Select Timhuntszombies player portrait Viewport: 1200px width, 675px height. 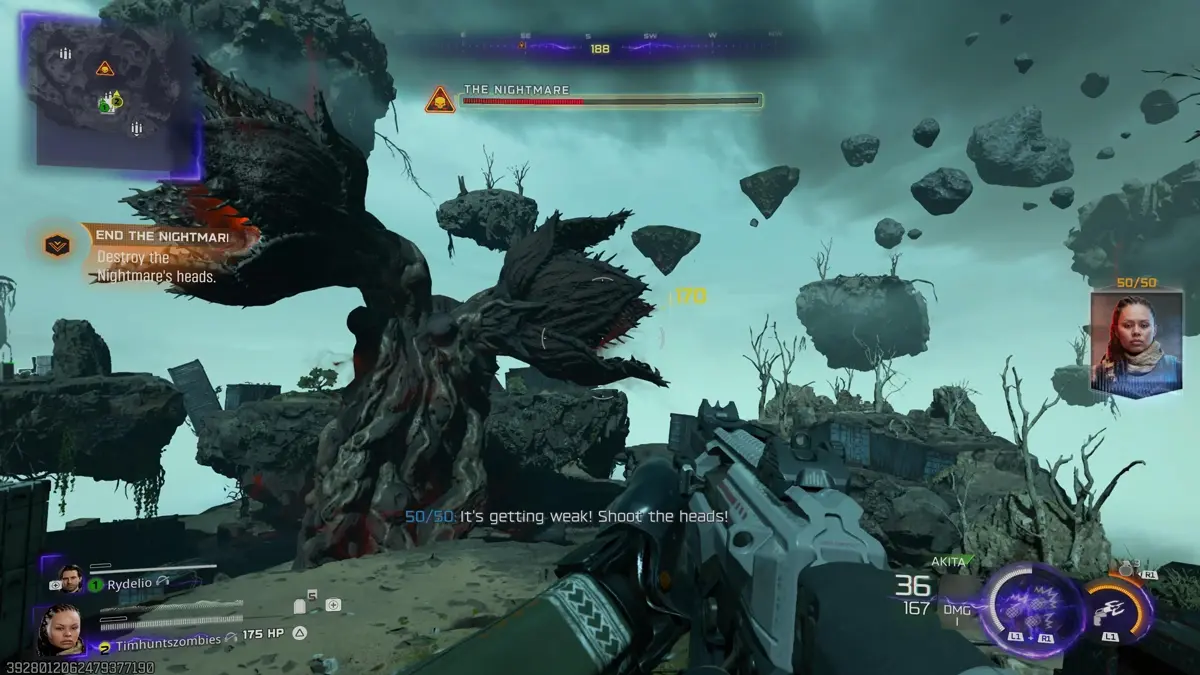(58, 628)
